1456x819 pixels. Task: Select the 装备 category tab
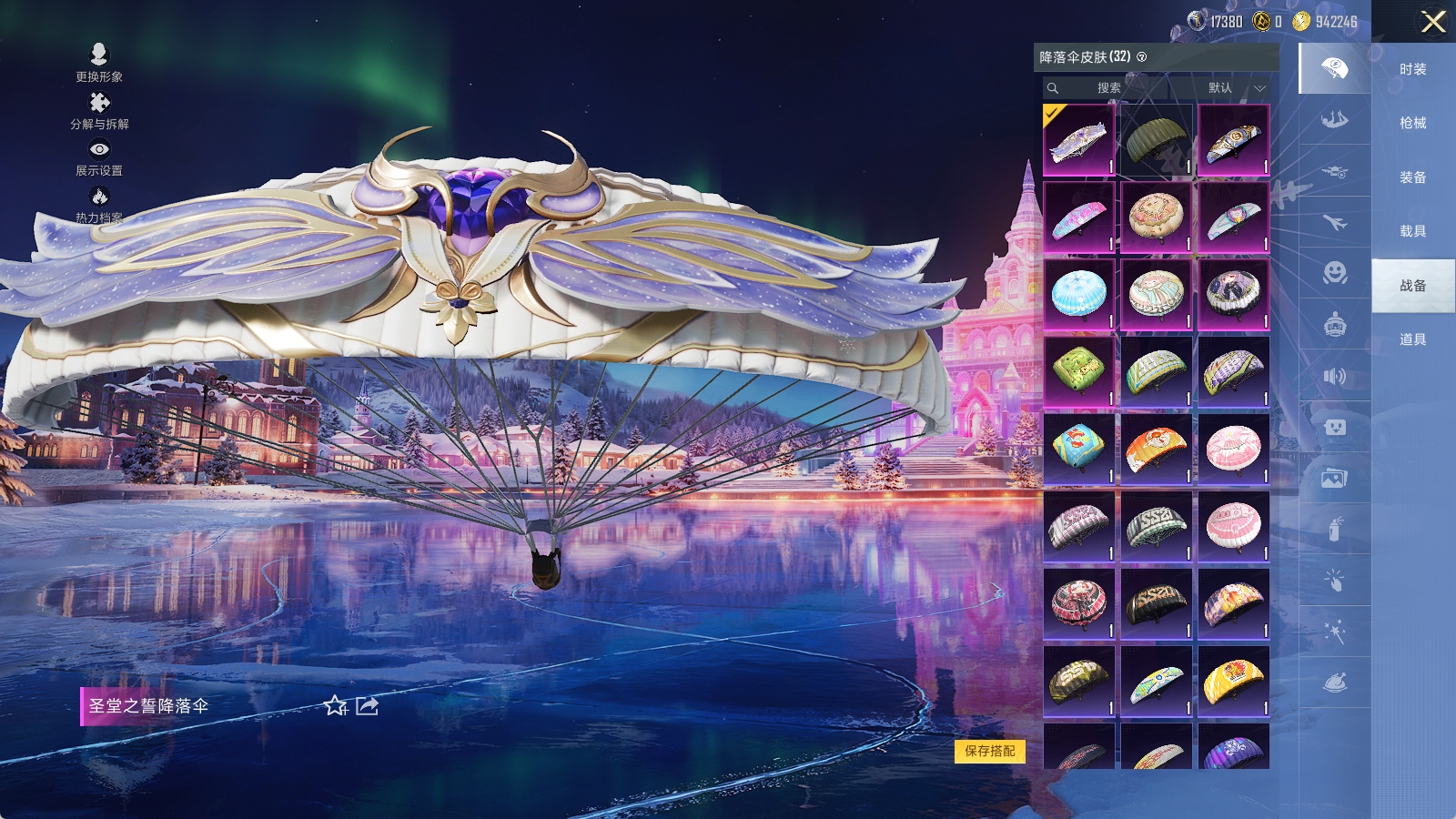[x=1412, y=177]
